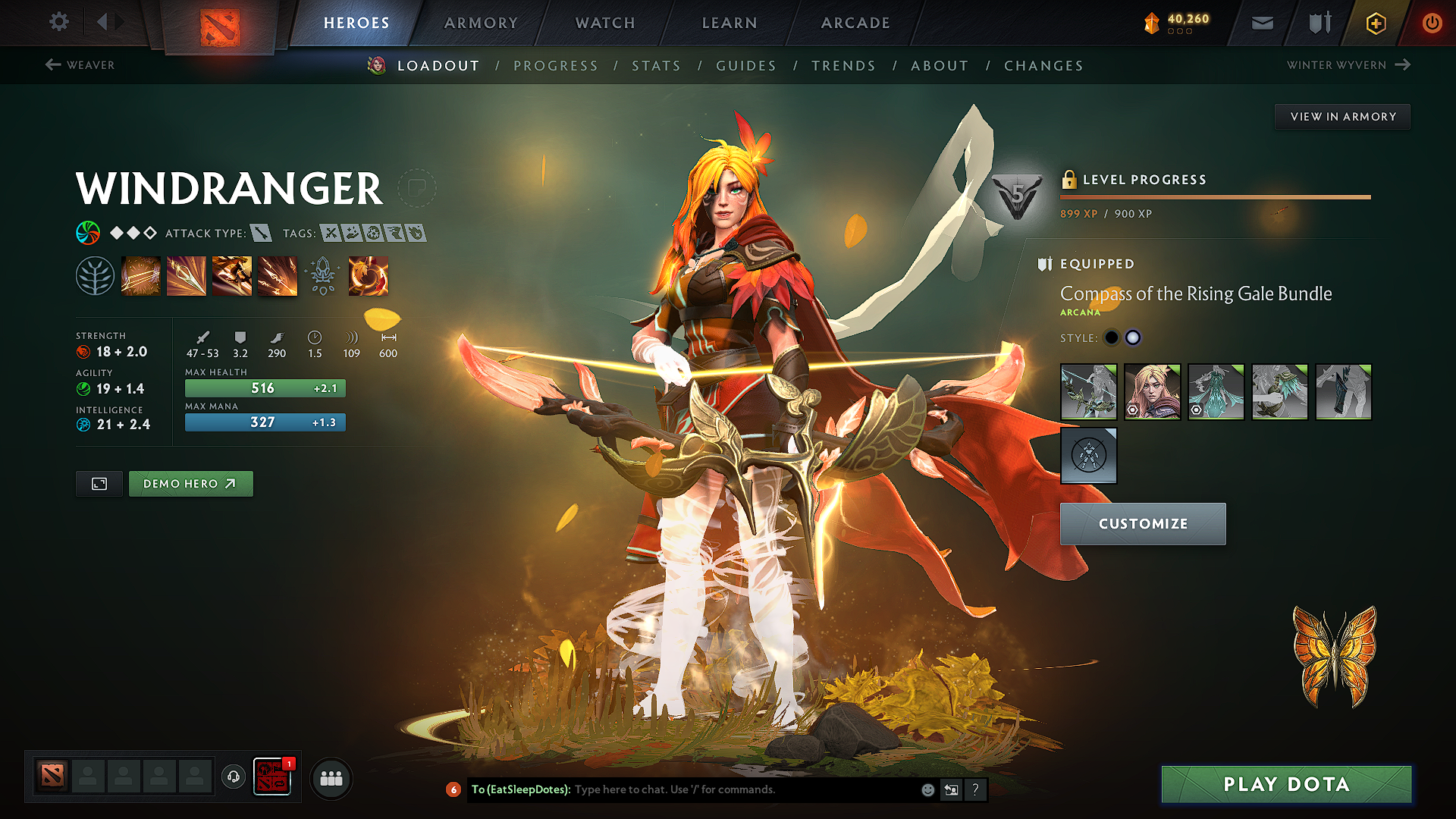Open the Aghanim's Scepter upgrade icon
Image resolution: width=1456 pixels, height=819 pixels.
pos(323,275)
